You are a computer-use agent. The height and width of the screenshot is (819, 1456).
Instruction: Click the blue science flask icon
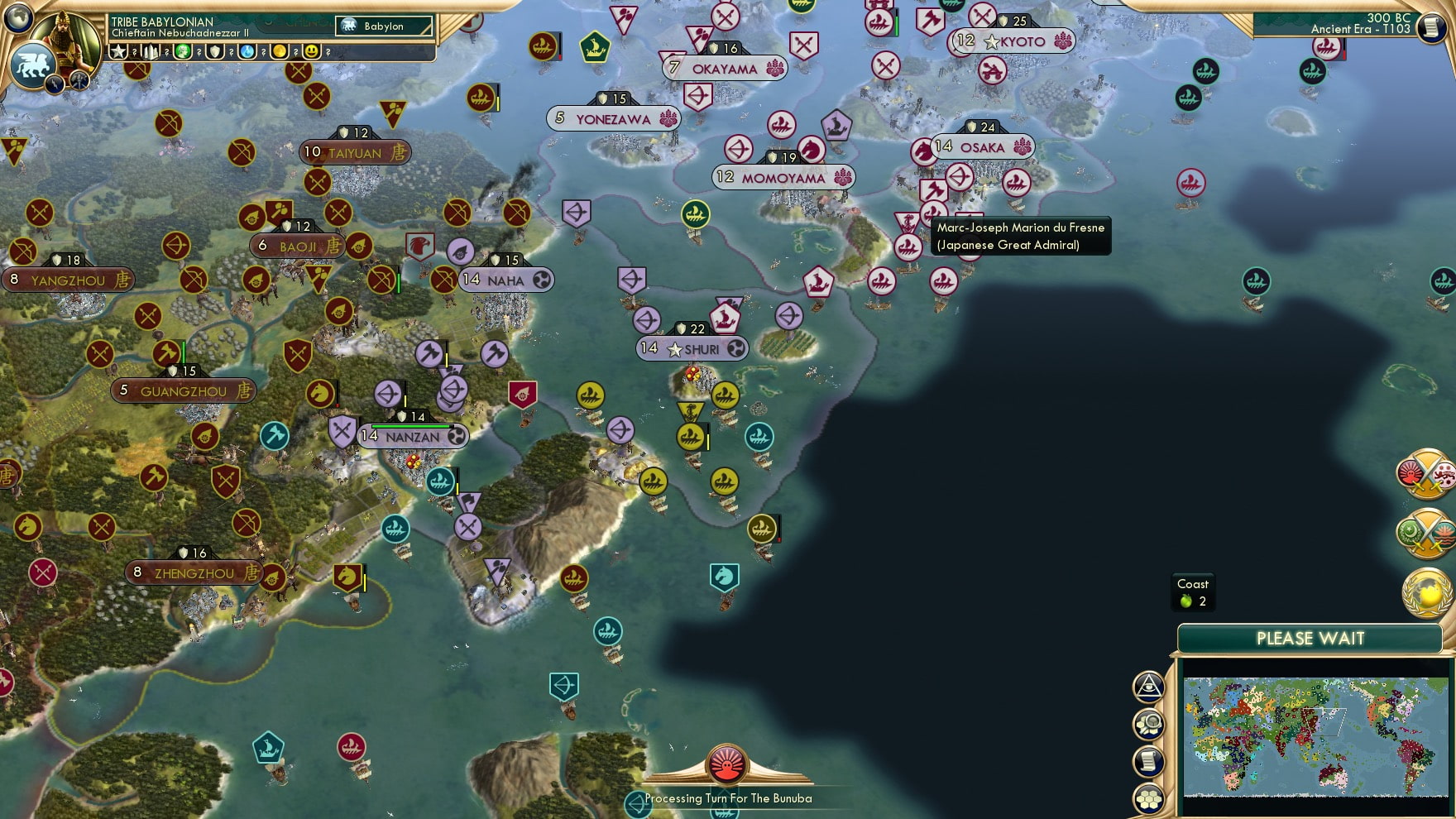click(x=247, y=52)
